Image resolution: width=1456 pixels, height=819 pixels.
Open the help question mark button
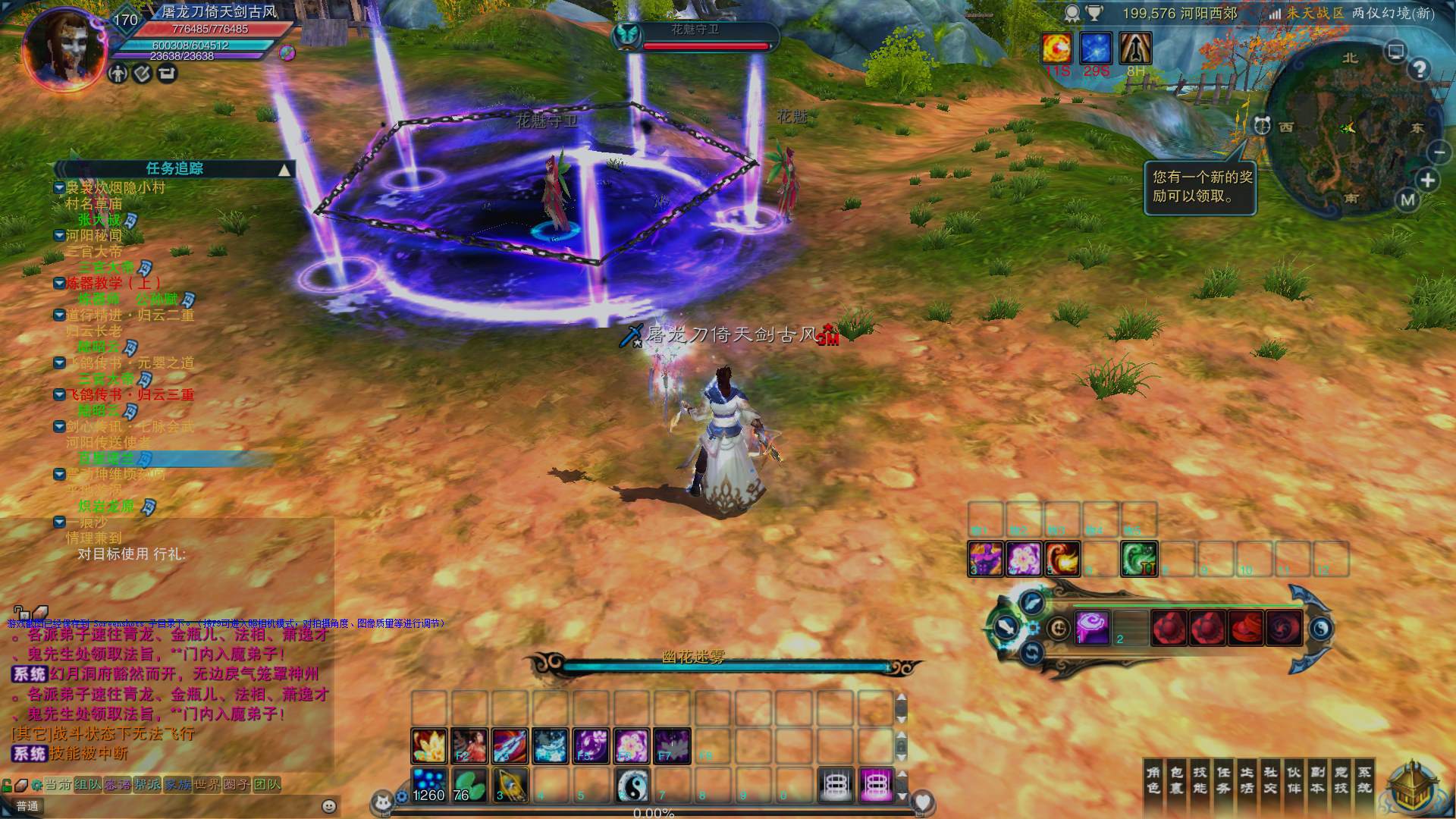1420,70
